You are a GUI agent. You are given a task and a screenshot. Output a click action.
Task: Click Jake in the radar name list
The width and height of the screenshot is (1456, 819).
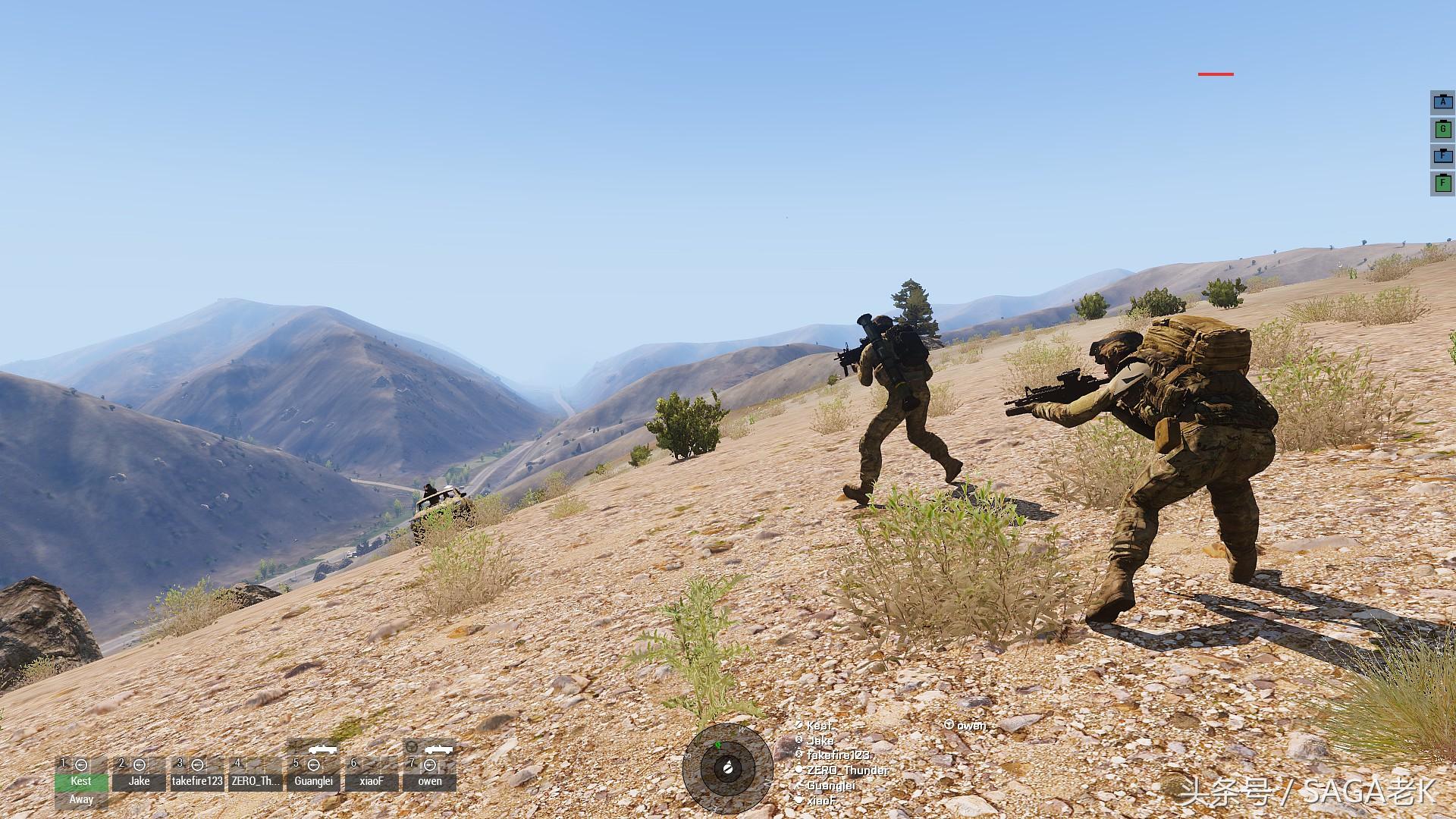(x=820, y=741)
